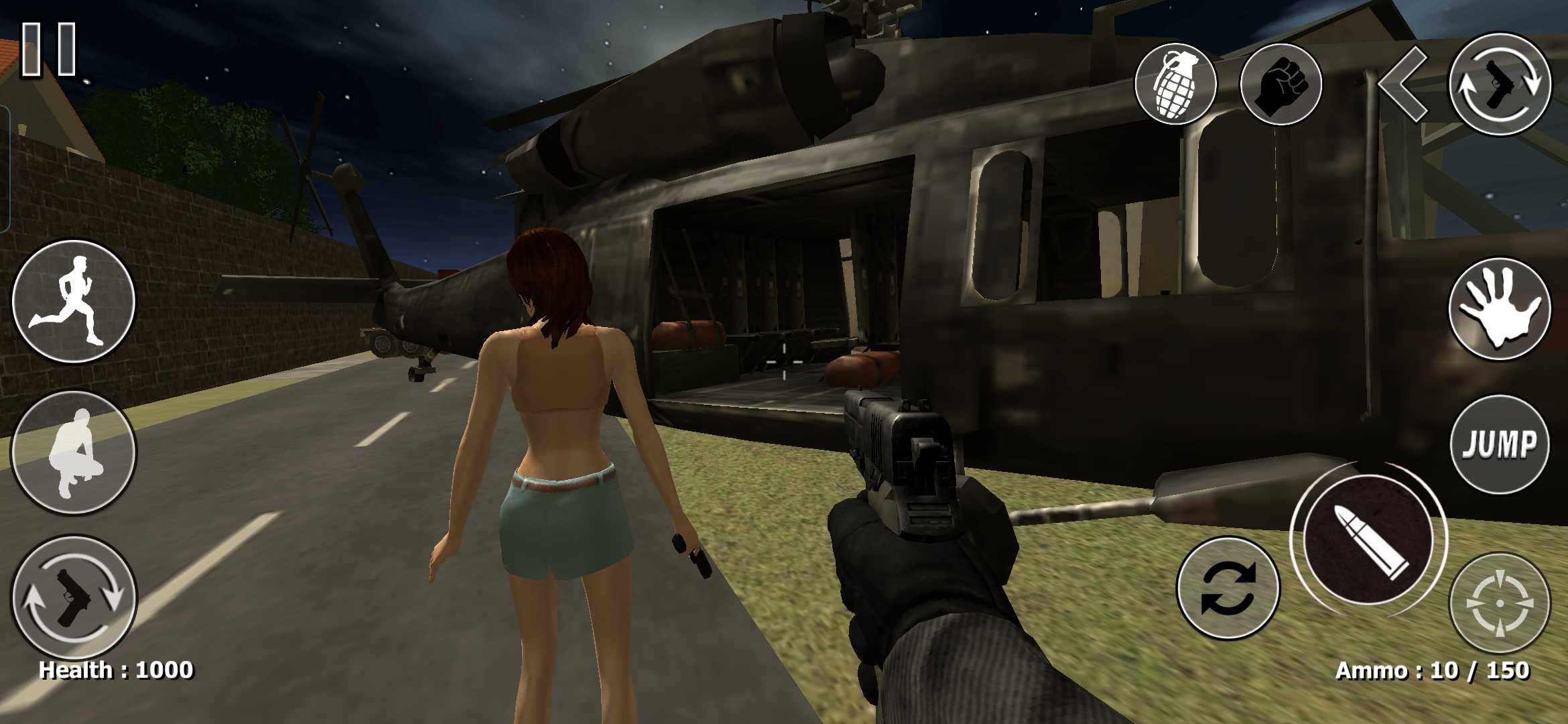Screen dimensions: 1568x724
Task: Fire the pistol with the bullet button
Action: click(1368, 540)
